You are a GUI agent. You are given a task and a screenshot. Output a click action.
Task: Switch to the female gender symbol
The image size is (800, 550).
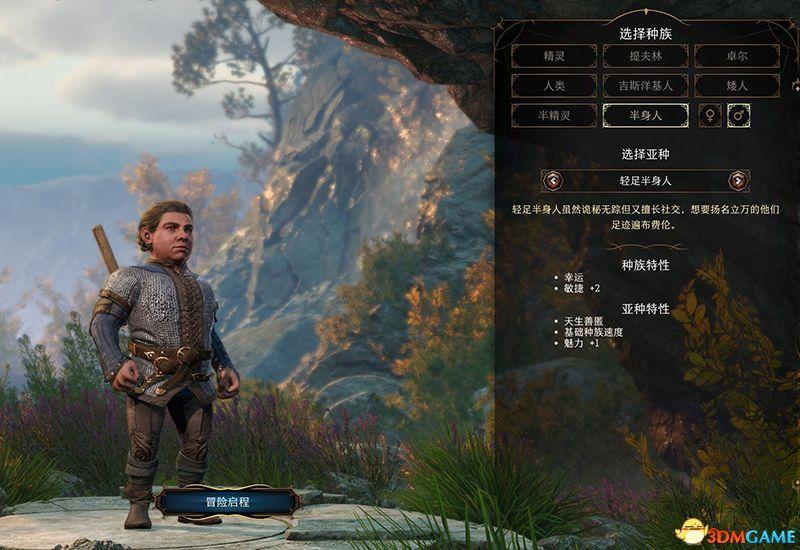[x=710, y=116]
